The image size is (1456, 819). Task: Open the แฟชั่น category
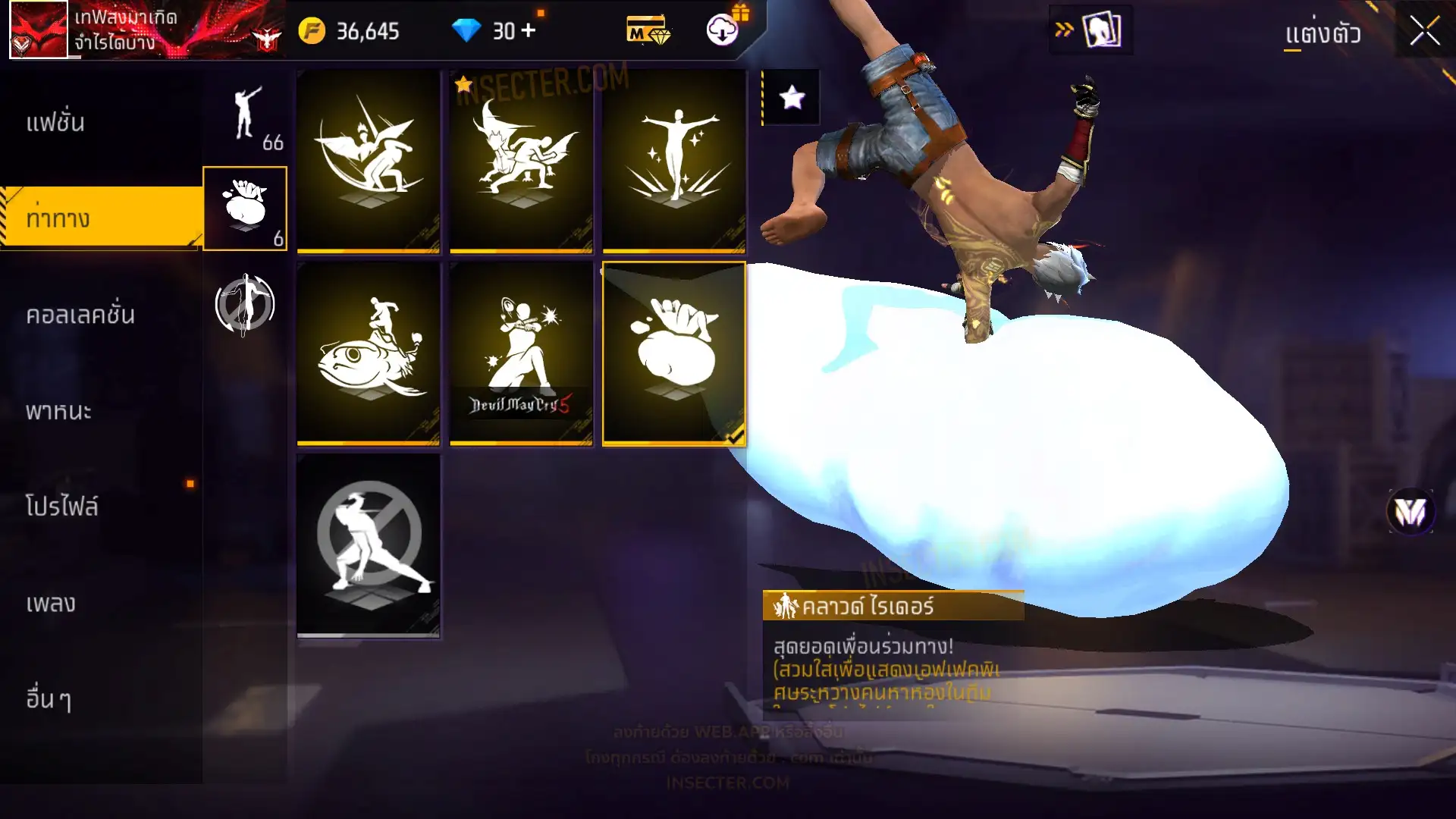55,122
